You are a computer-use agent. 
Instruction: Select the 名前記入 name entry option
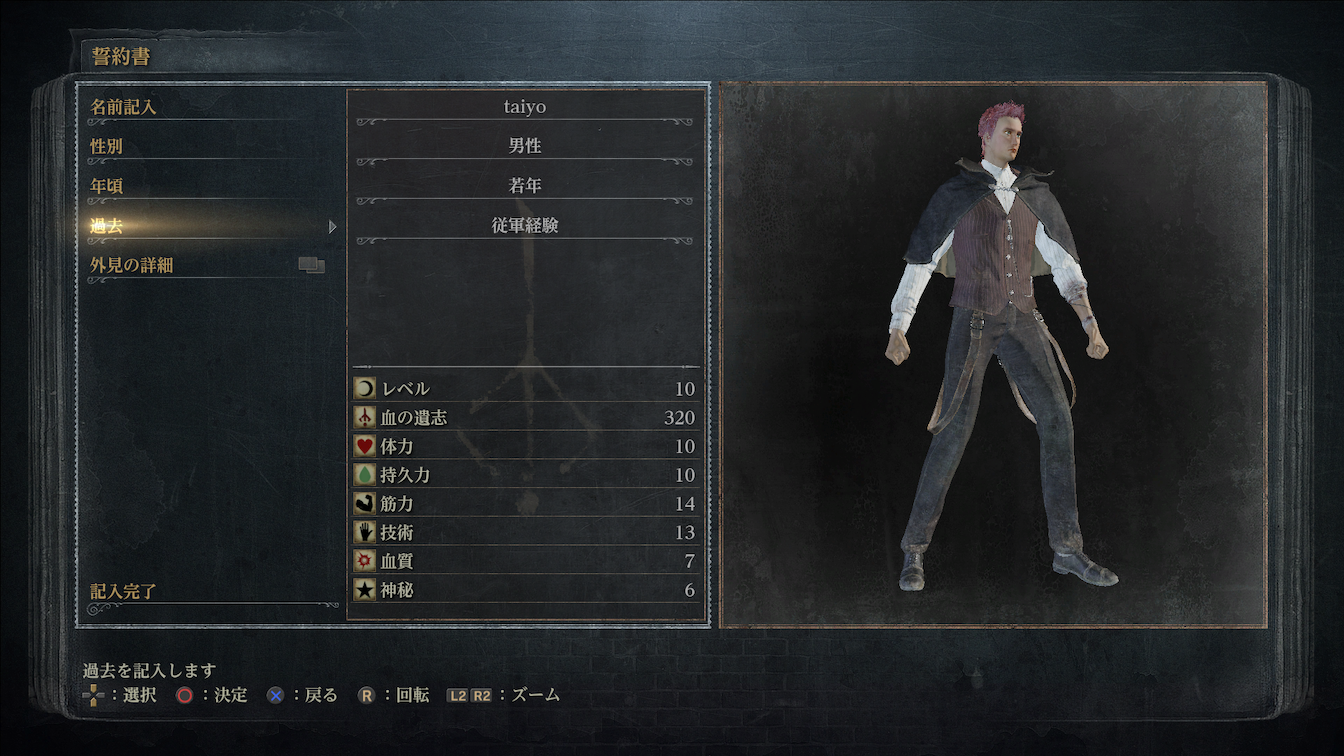coord(124,106)
